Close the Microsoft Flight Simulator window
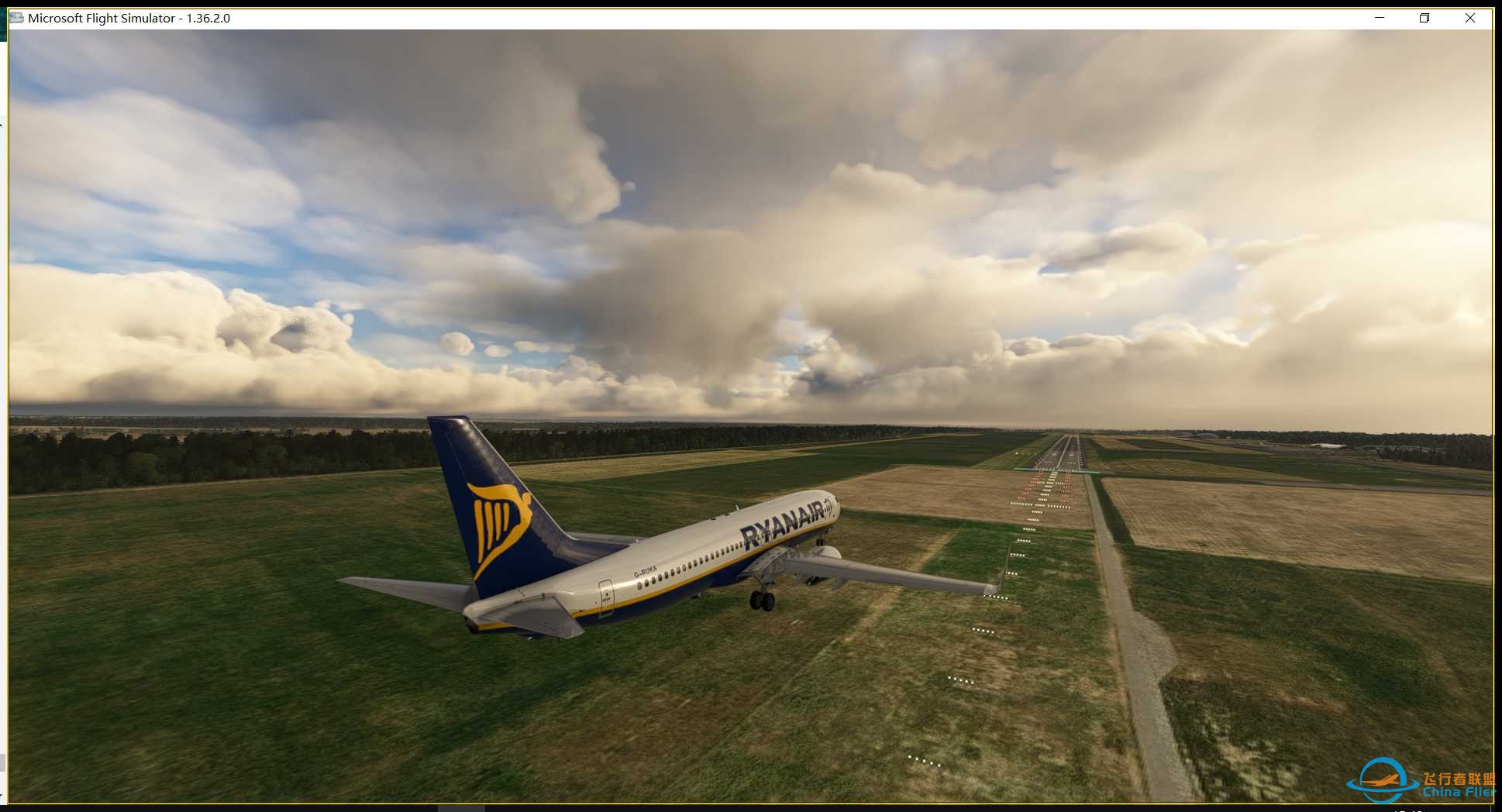This screenshot has height=812, width=1502. coord(1469,18)
